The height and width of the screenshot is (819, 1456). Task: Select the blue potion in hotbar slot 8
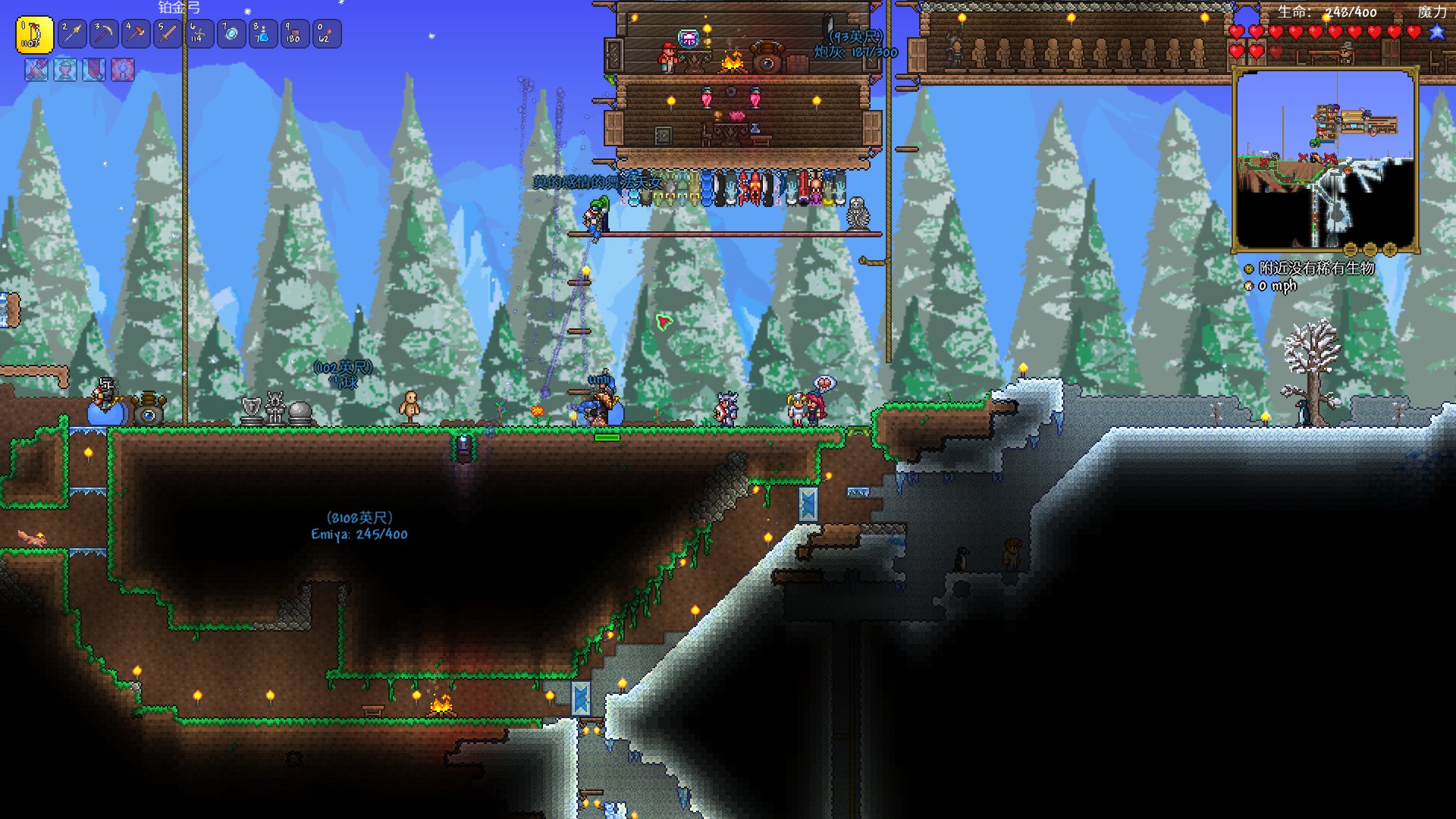[x=262, y=34]
